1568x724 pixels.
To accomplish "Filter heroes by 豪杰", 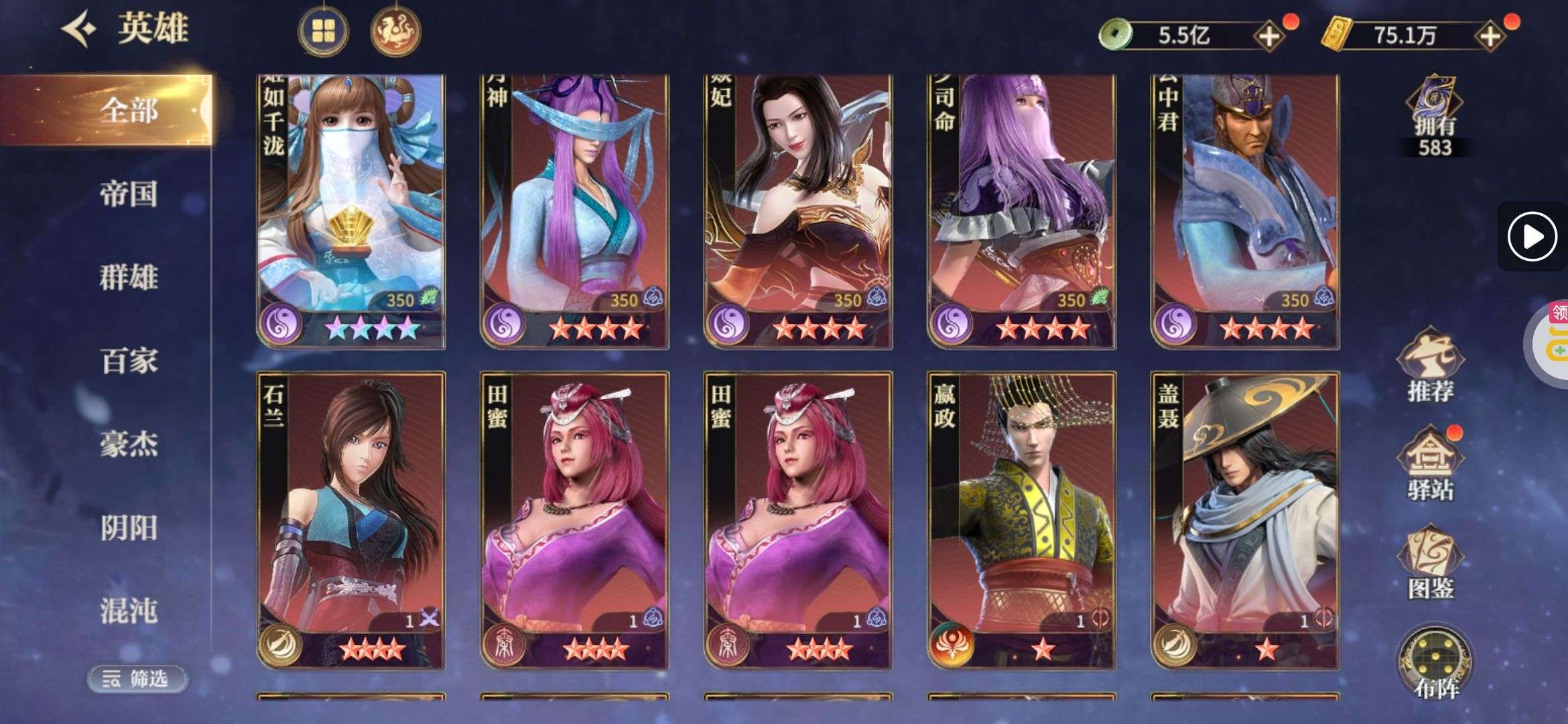I will pyautogui.click(x=129, y=444).
